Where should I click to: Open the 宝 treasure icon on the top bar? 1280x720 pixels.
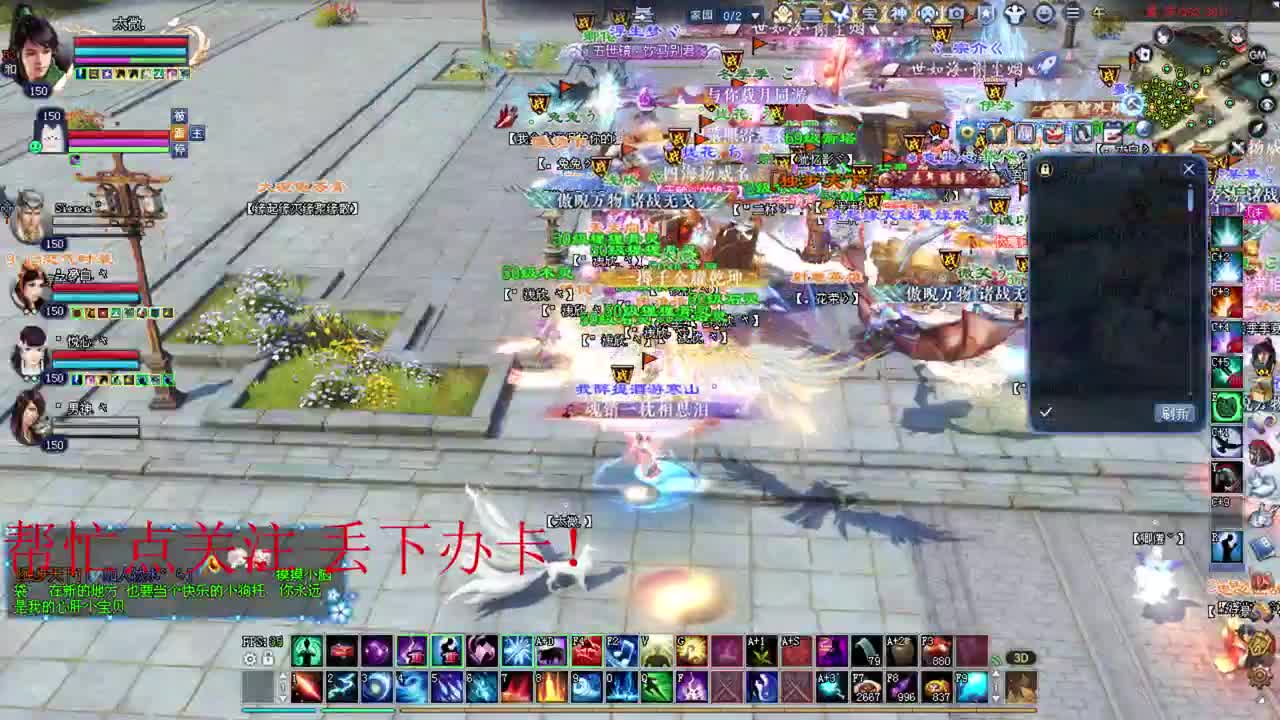pos(870,13)
